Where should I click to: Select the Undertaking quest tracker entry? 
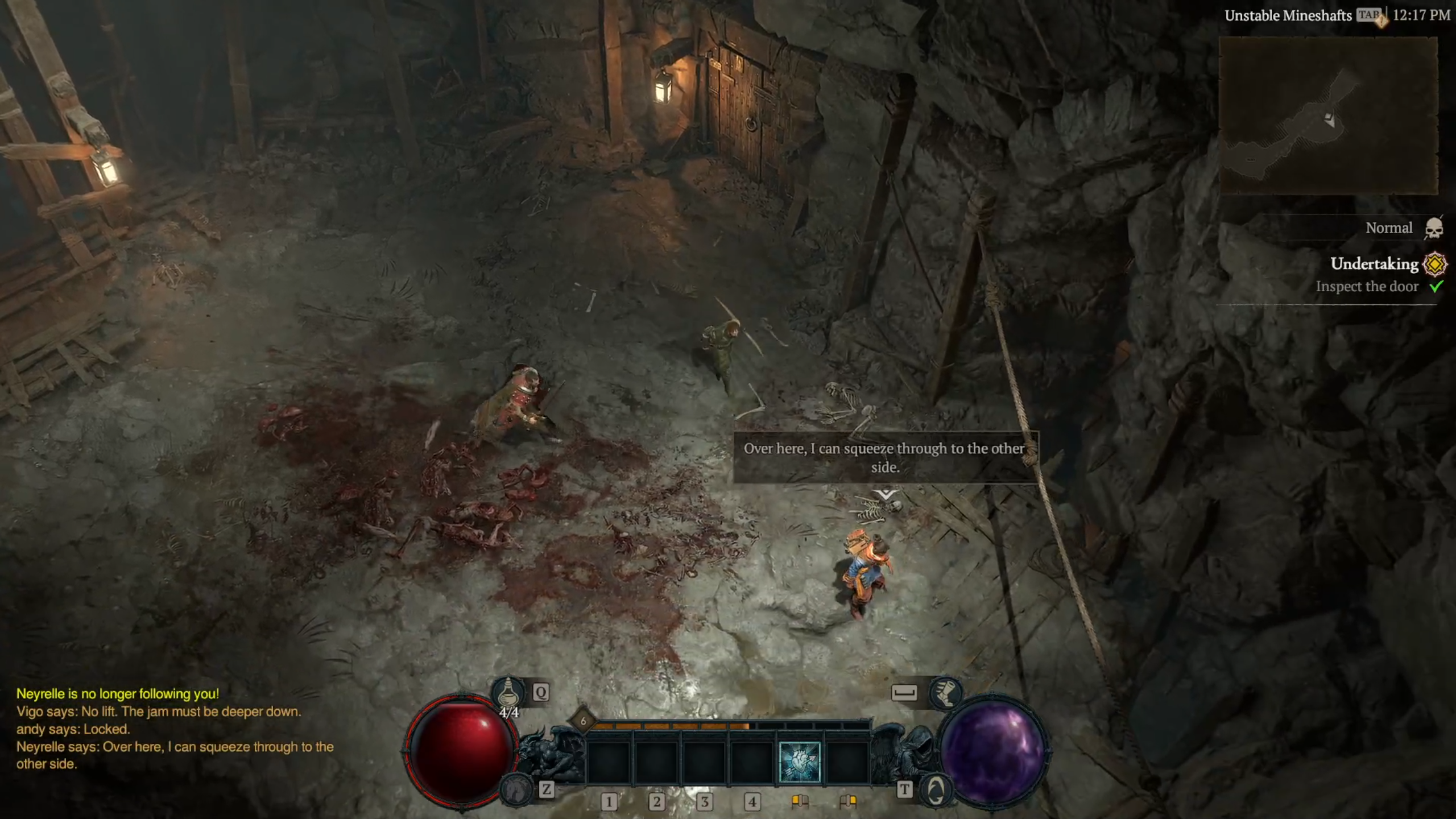[x=1374, y=264]
